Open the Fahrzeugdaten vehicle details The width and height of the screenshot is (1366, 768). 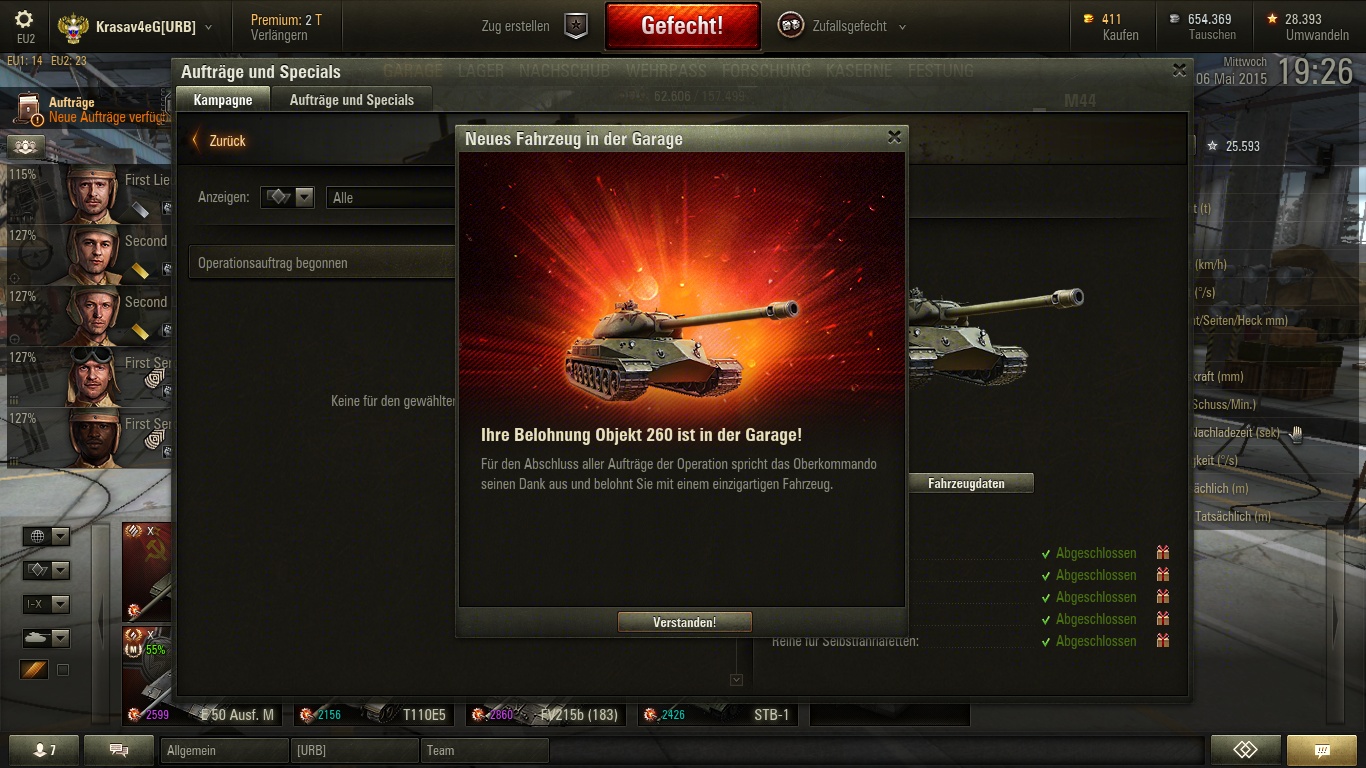tap(966, 484)
